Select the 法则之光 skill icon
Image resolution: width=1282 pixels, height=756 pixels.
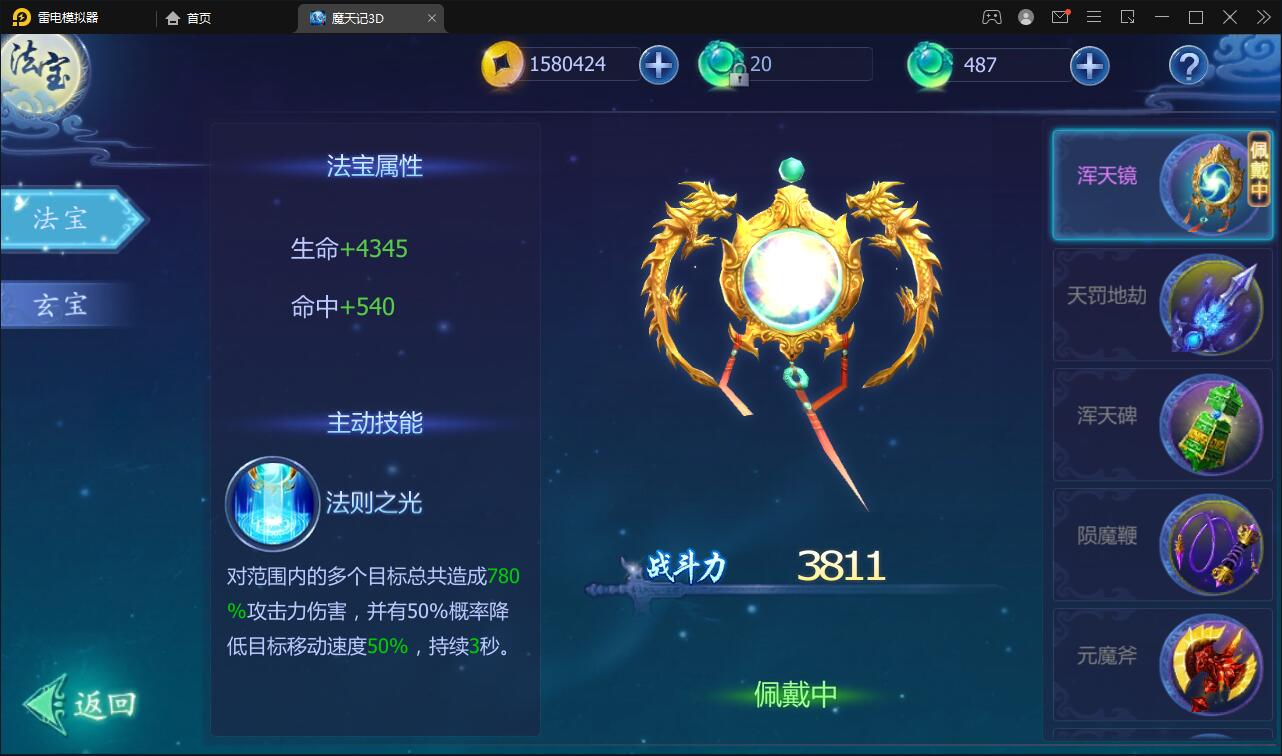(x=271, y=504)
